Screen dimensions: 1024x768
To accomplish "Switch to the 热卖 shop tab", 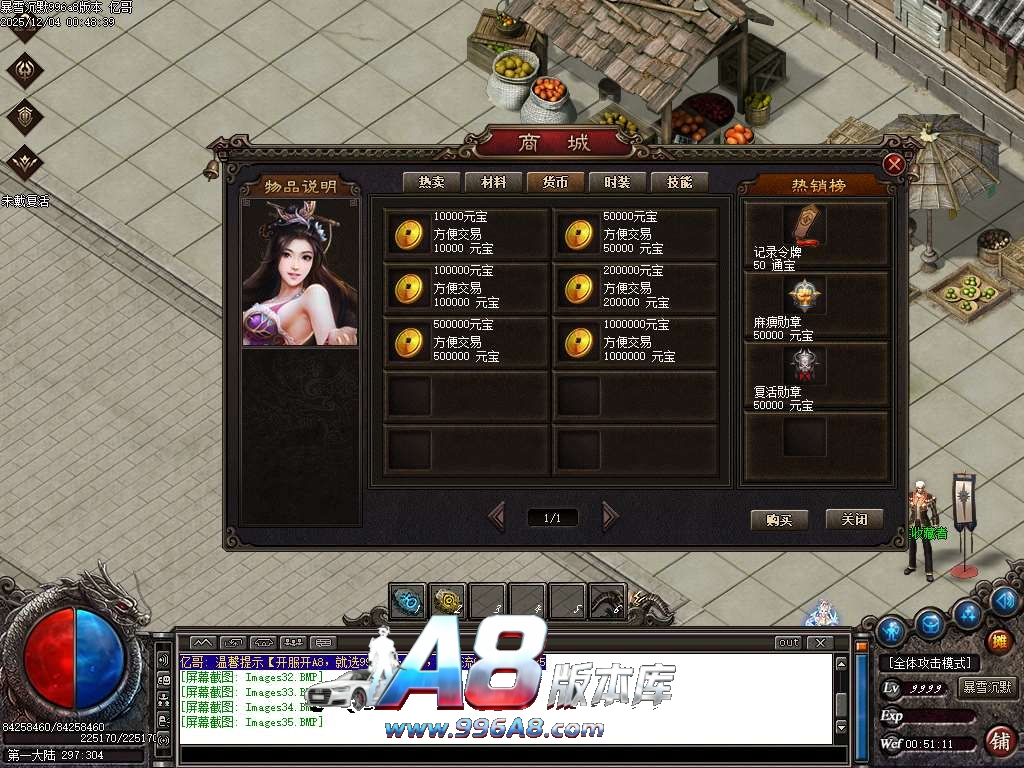I will pyautogui.click(x=431, y=182).
